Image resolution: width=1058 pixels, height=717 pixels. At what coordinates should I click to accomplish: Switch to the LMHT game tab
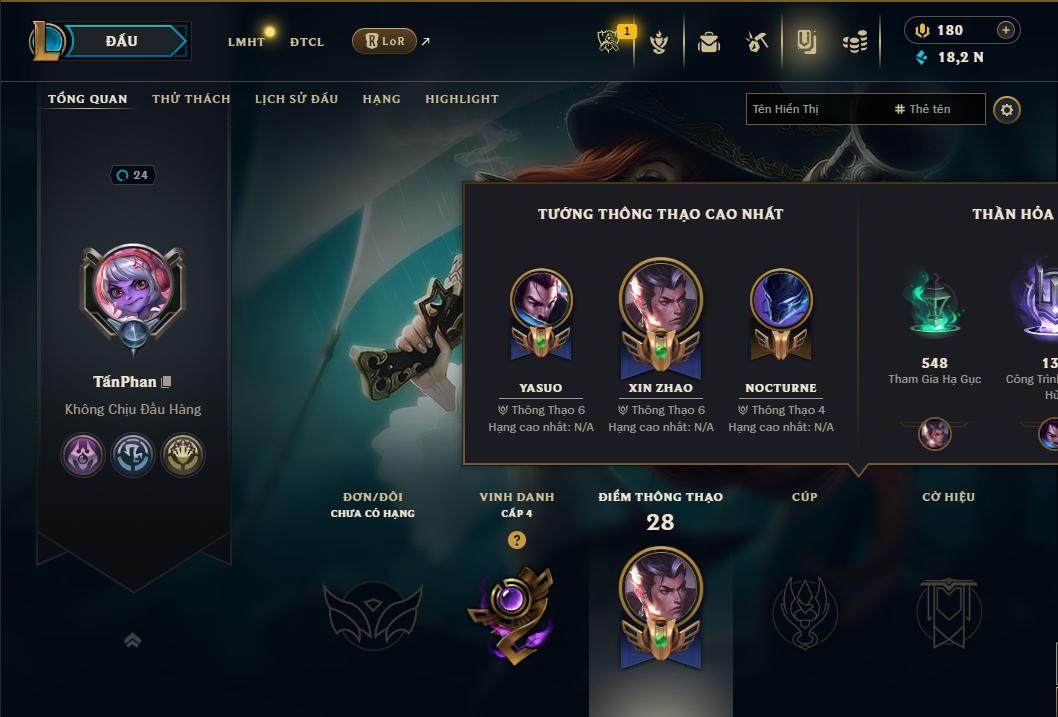[x=246, y=42]
